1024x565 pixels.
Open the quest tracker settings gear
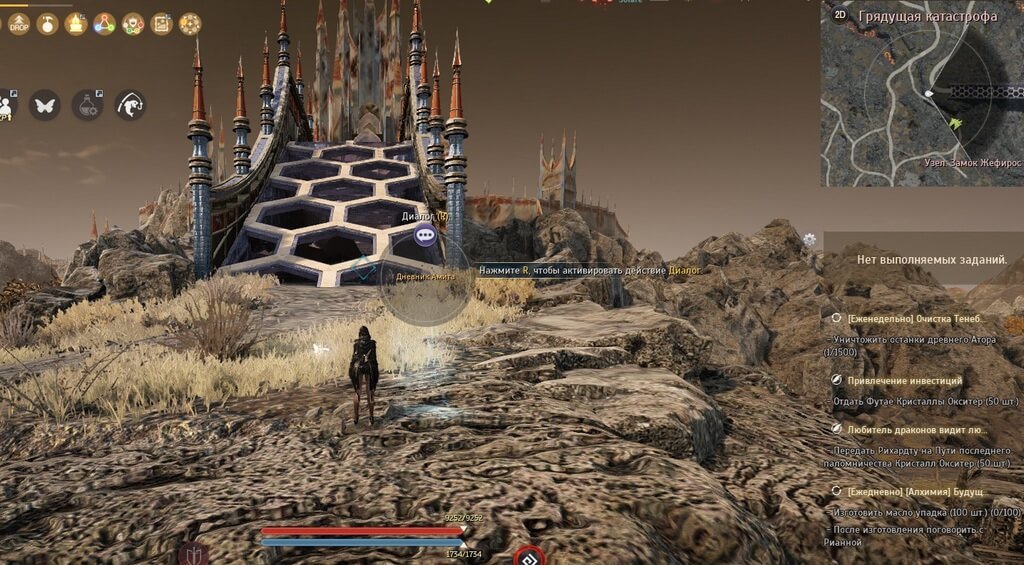pyautogui.click(x=809, y=240)
